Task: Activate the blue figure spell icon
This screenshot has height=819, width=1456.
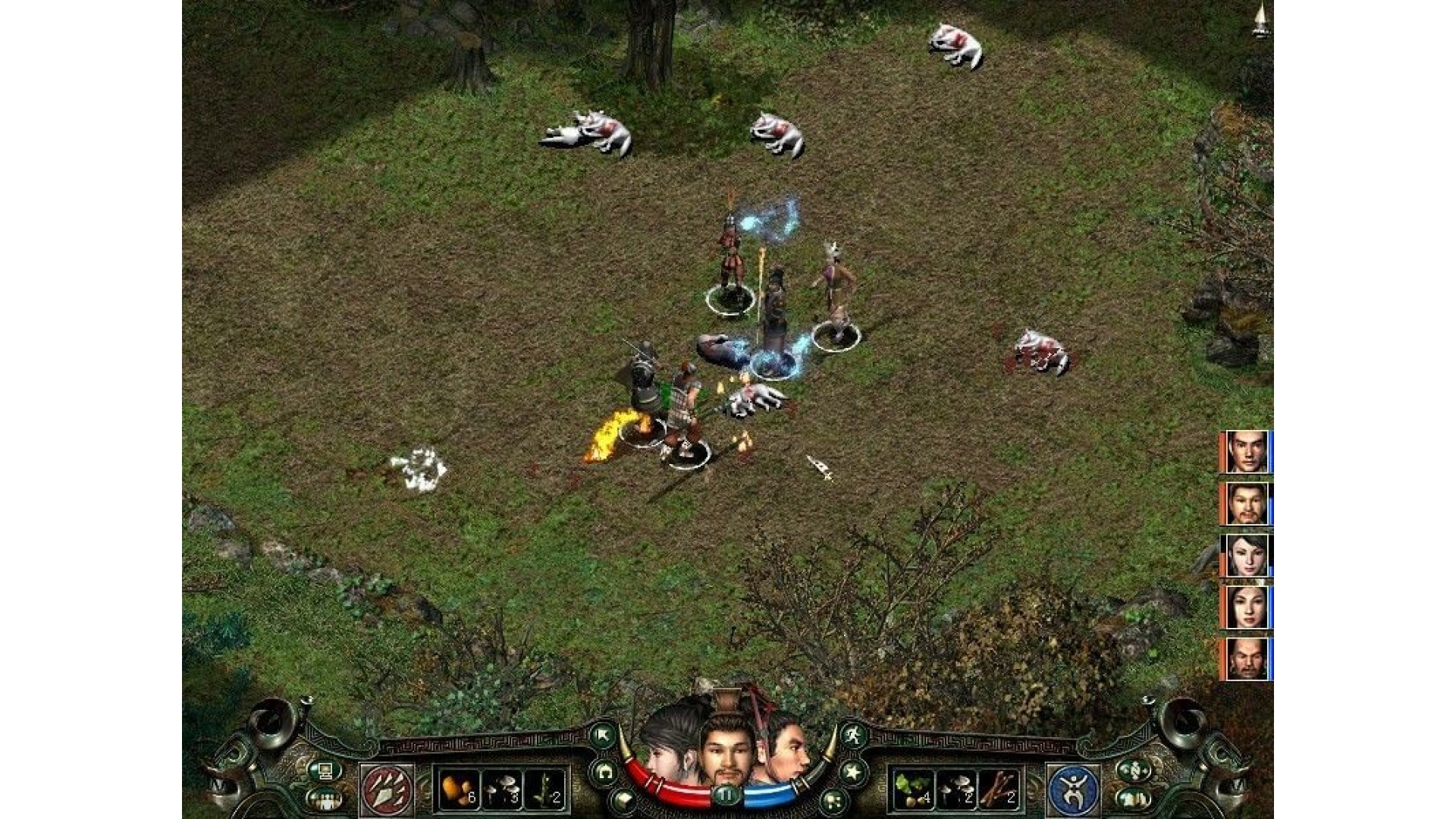Action: pos(1072,790)
